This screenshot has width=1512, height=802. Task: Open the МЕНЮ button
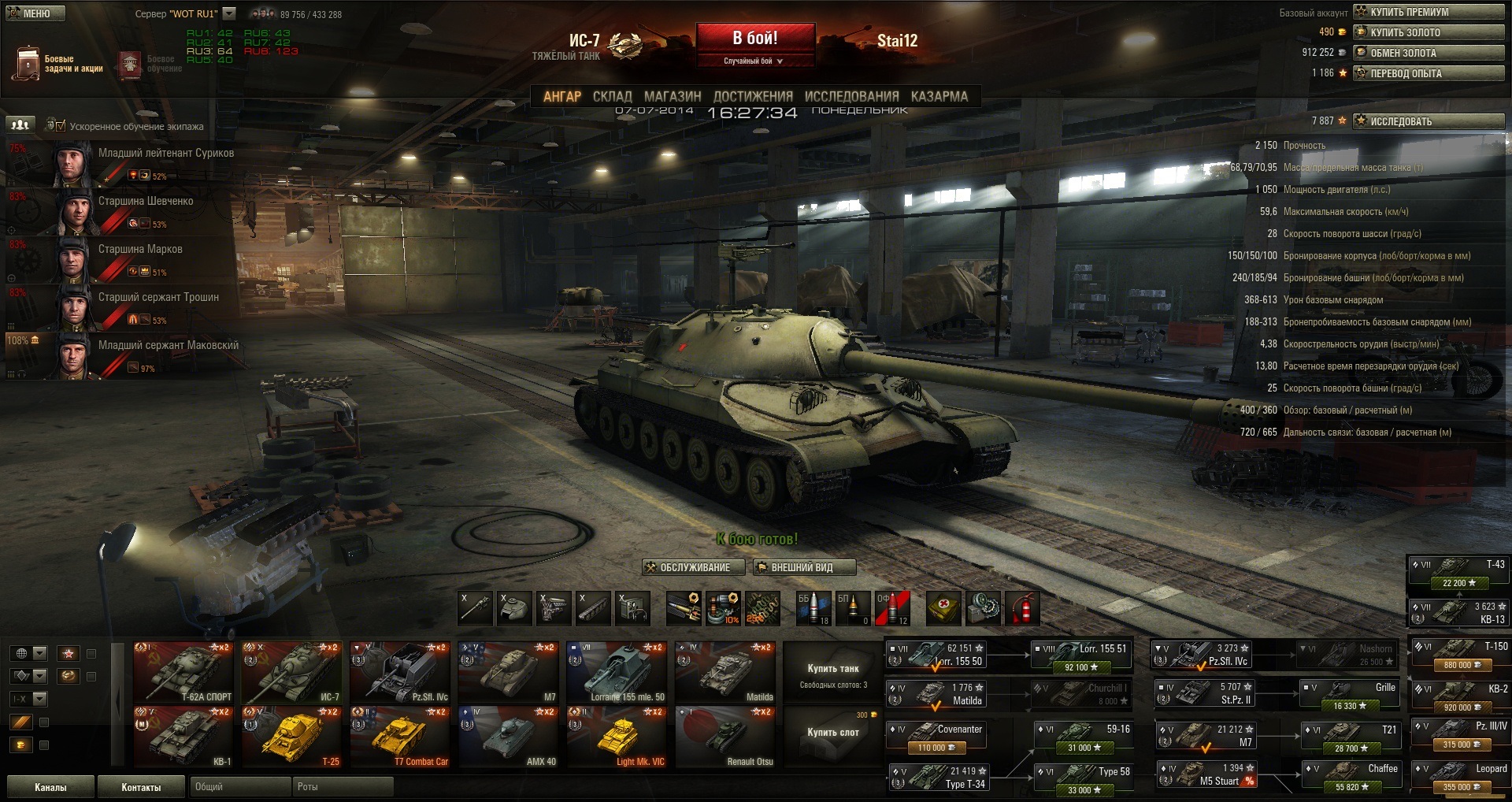(35, 13)
